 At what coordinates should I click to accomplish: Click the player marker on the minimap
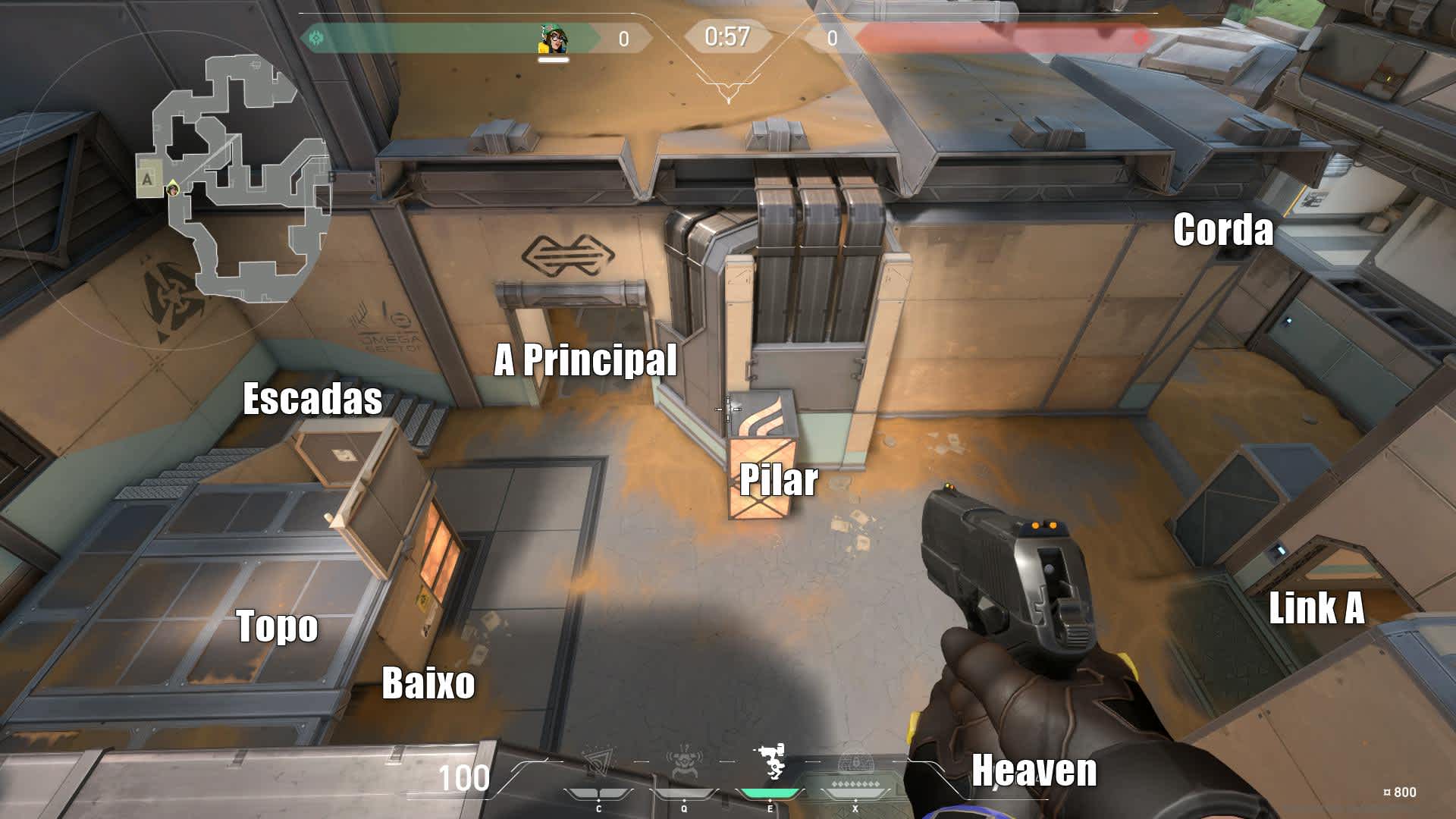[172, 190]
